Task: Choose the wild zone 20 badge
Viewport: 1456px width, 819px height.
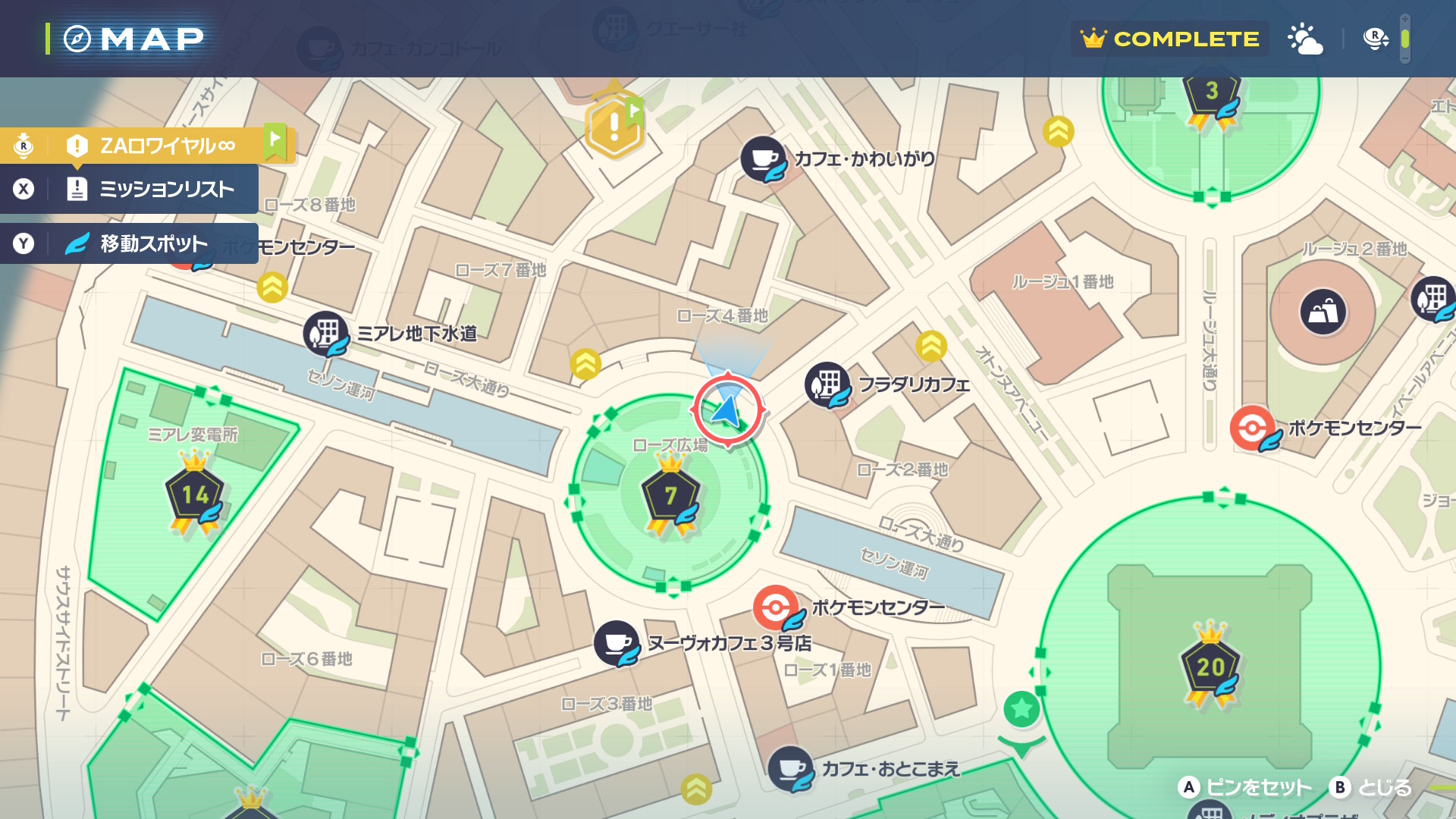Action: click(x=1210, y=667)
